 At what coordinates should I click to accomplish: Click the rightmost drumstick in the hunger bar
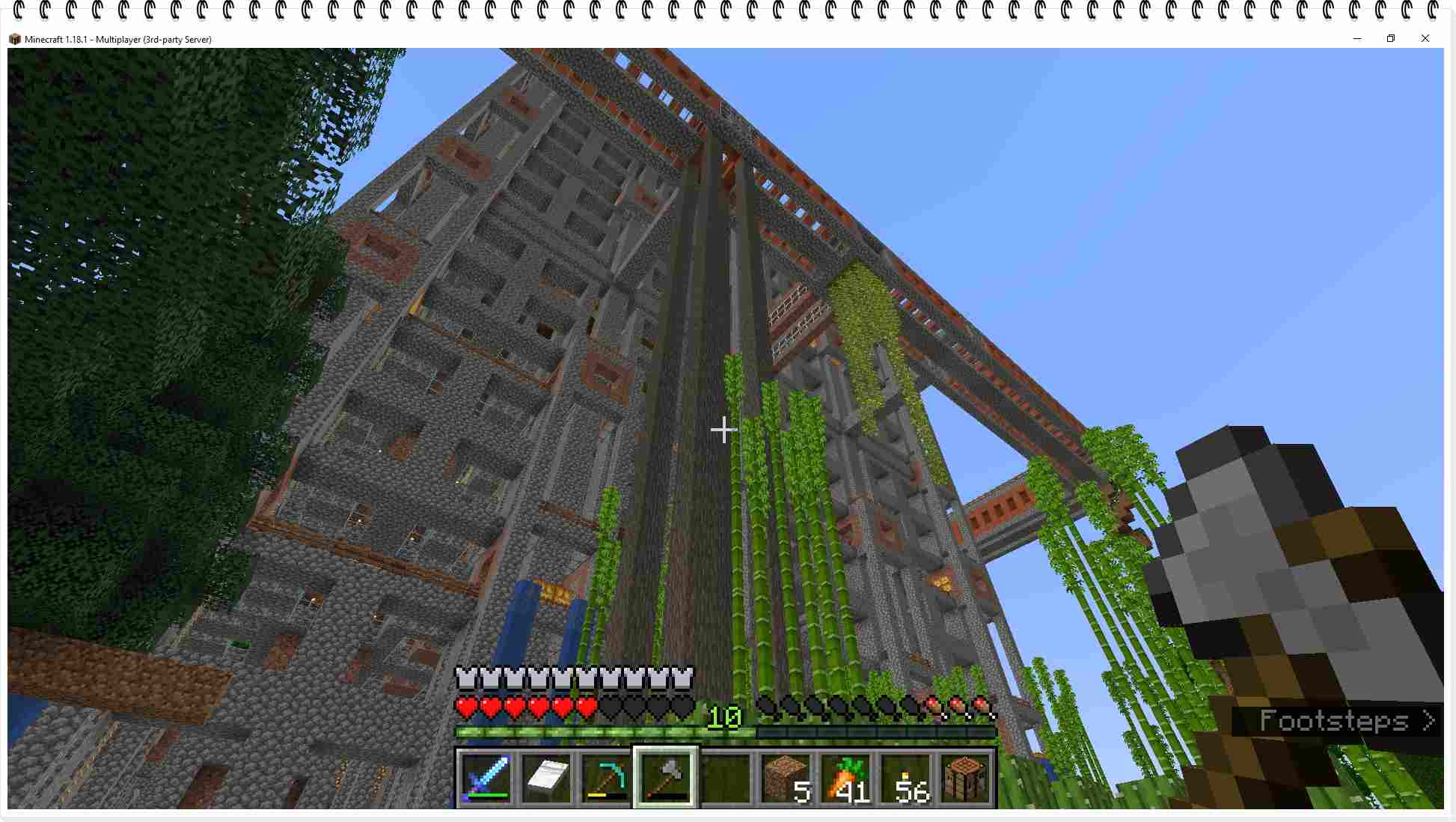pos(980,704)
